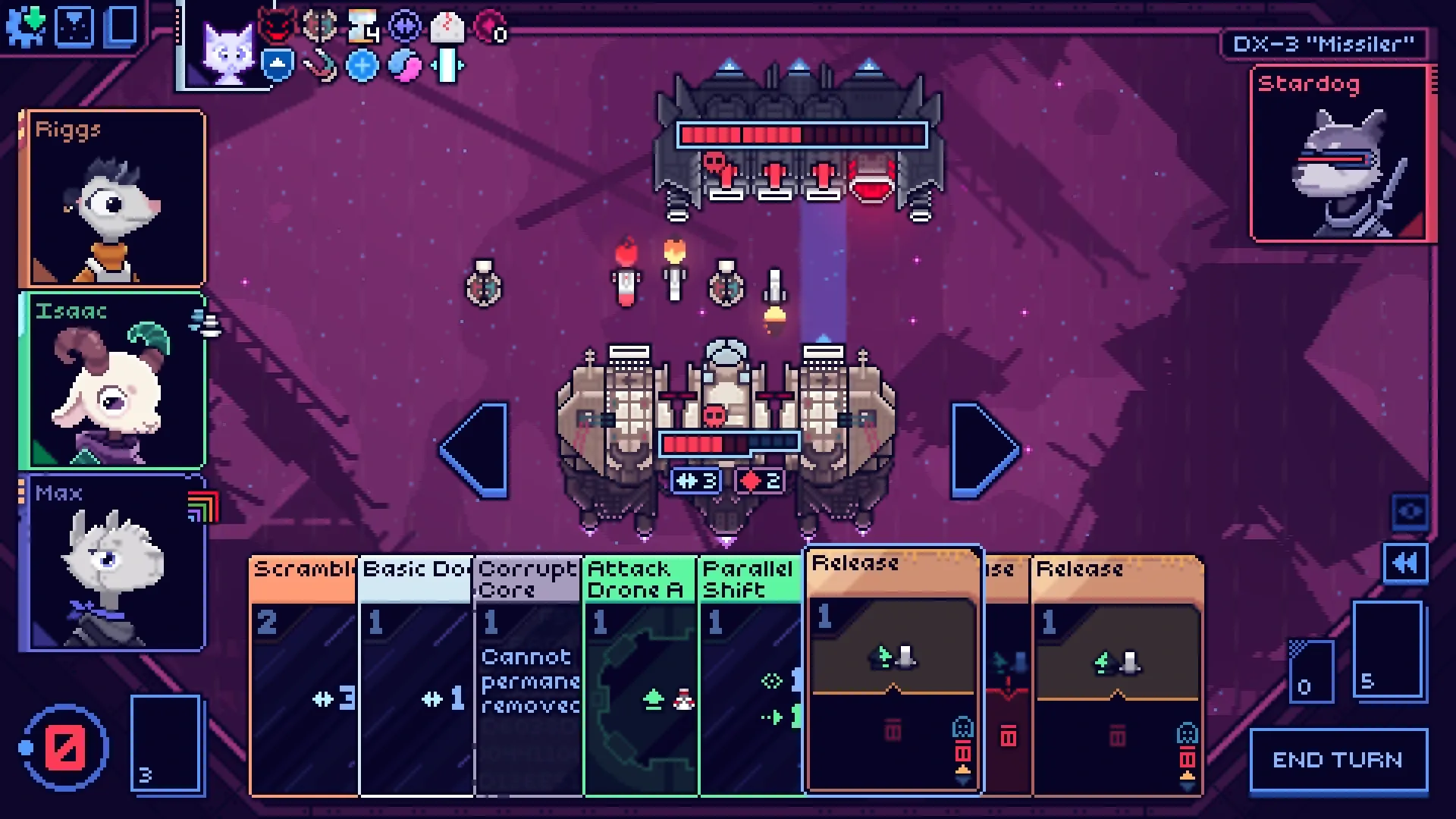Click the double-arrow rewind button
This screenshot has width=1456, height=819.
pos(1405,563)
